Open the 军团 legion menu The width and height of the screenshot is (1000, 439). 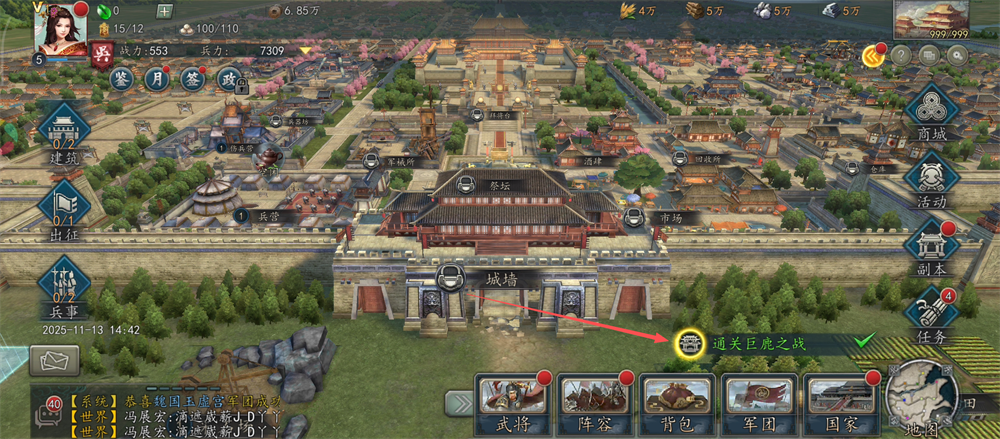(x=757, y=402)
